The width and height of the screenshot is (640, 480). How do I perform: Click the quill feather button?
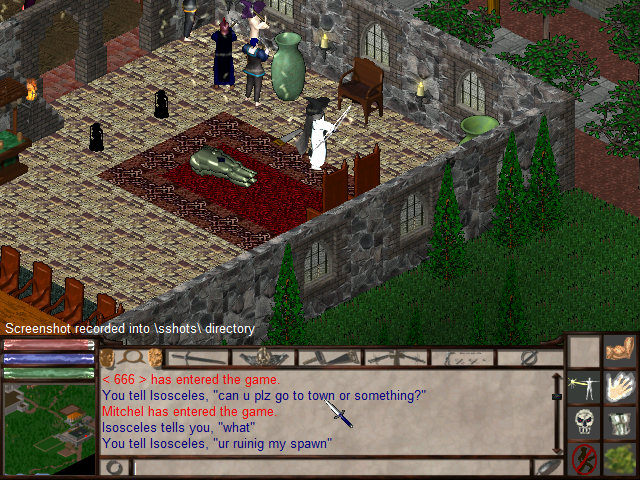(546, 467)
